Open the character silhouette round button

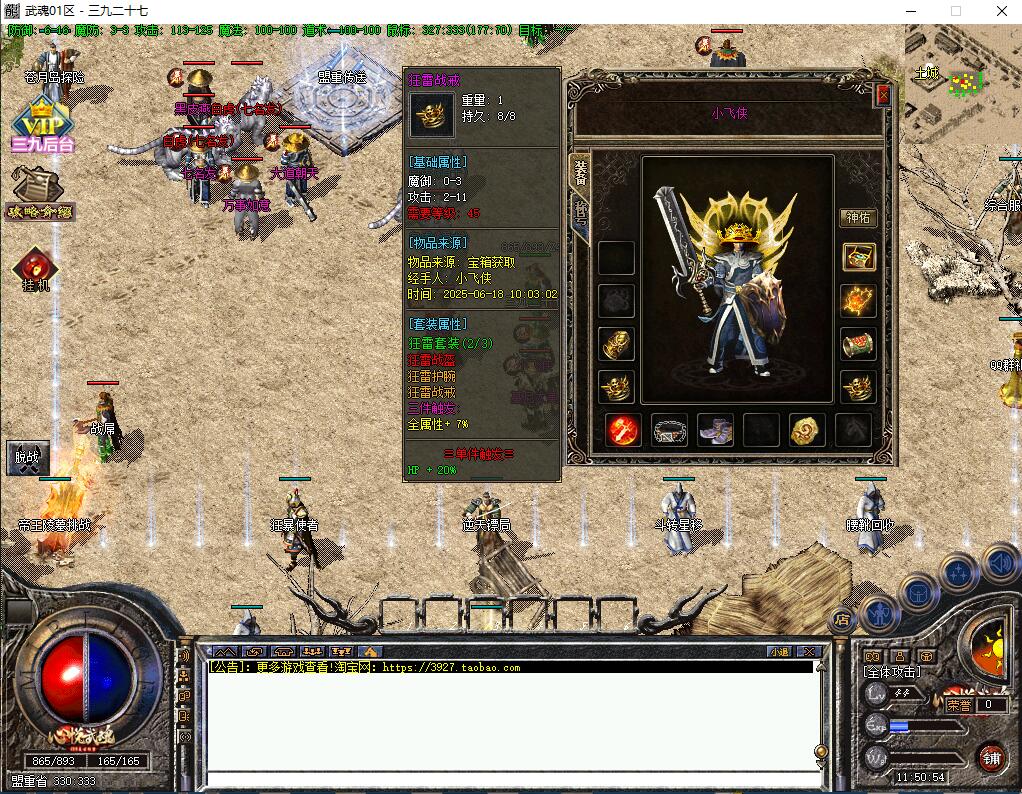coord(879,612)
